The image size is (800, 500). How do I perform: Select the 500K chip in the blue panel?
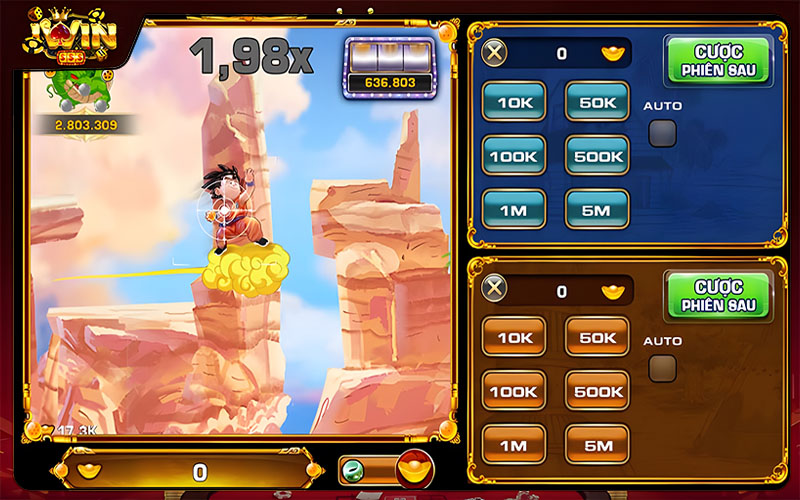[597, 155]
